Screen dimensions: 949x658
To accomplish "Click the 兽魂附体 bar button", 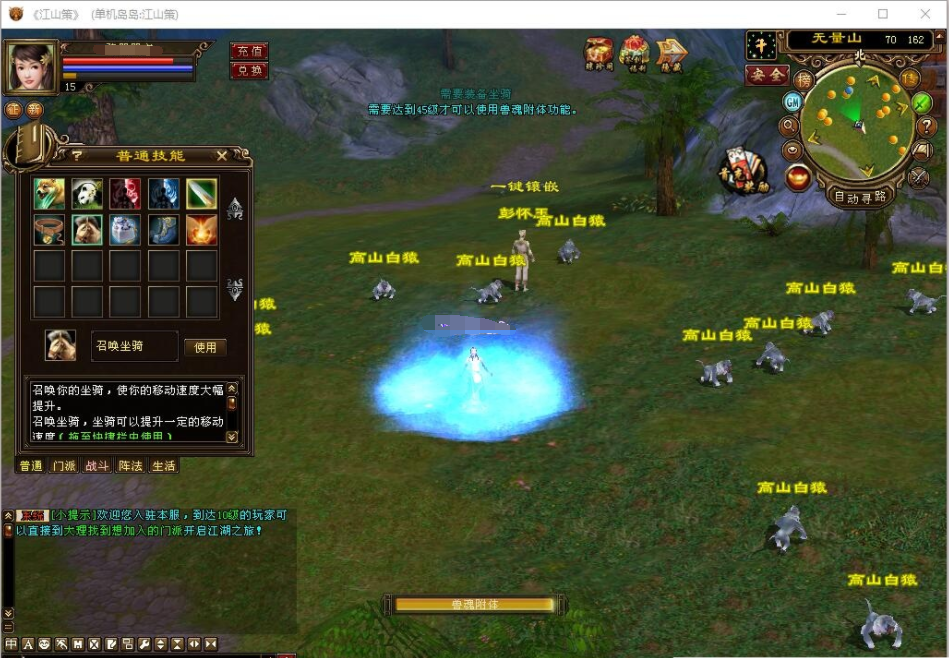I will pyautogui.click(x=474, y=604).
